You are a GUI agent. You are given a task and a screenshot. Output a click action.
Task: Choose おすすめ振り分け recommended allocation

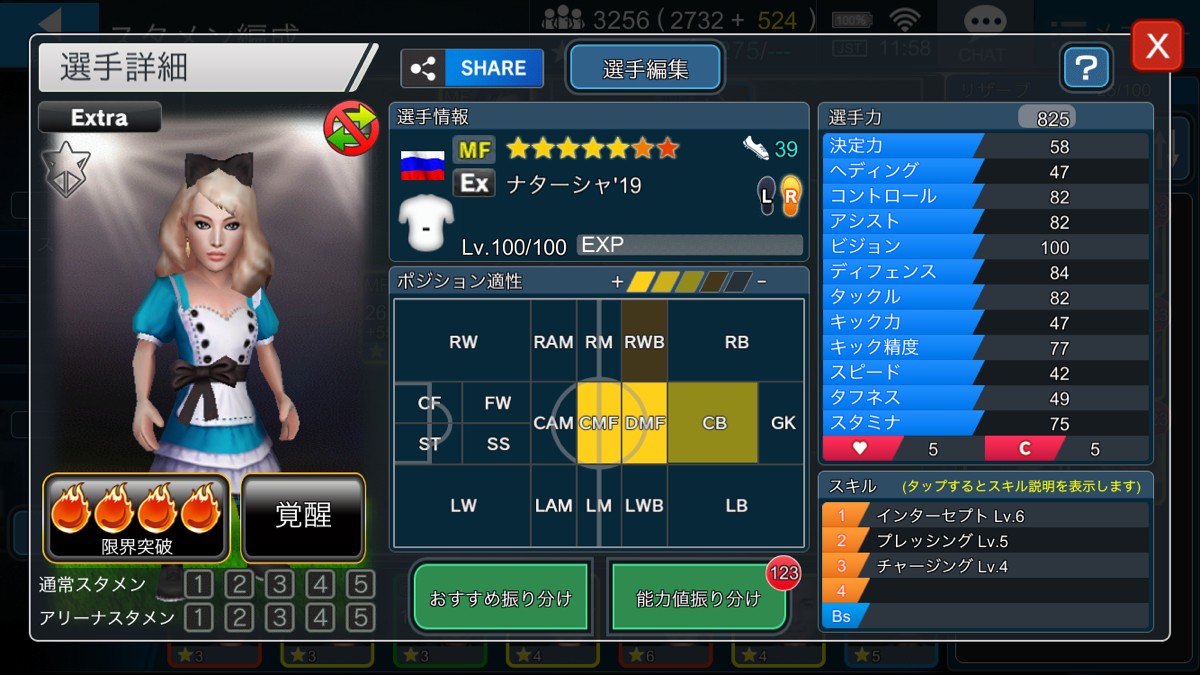pyautogui.click(x=501, y=598)
